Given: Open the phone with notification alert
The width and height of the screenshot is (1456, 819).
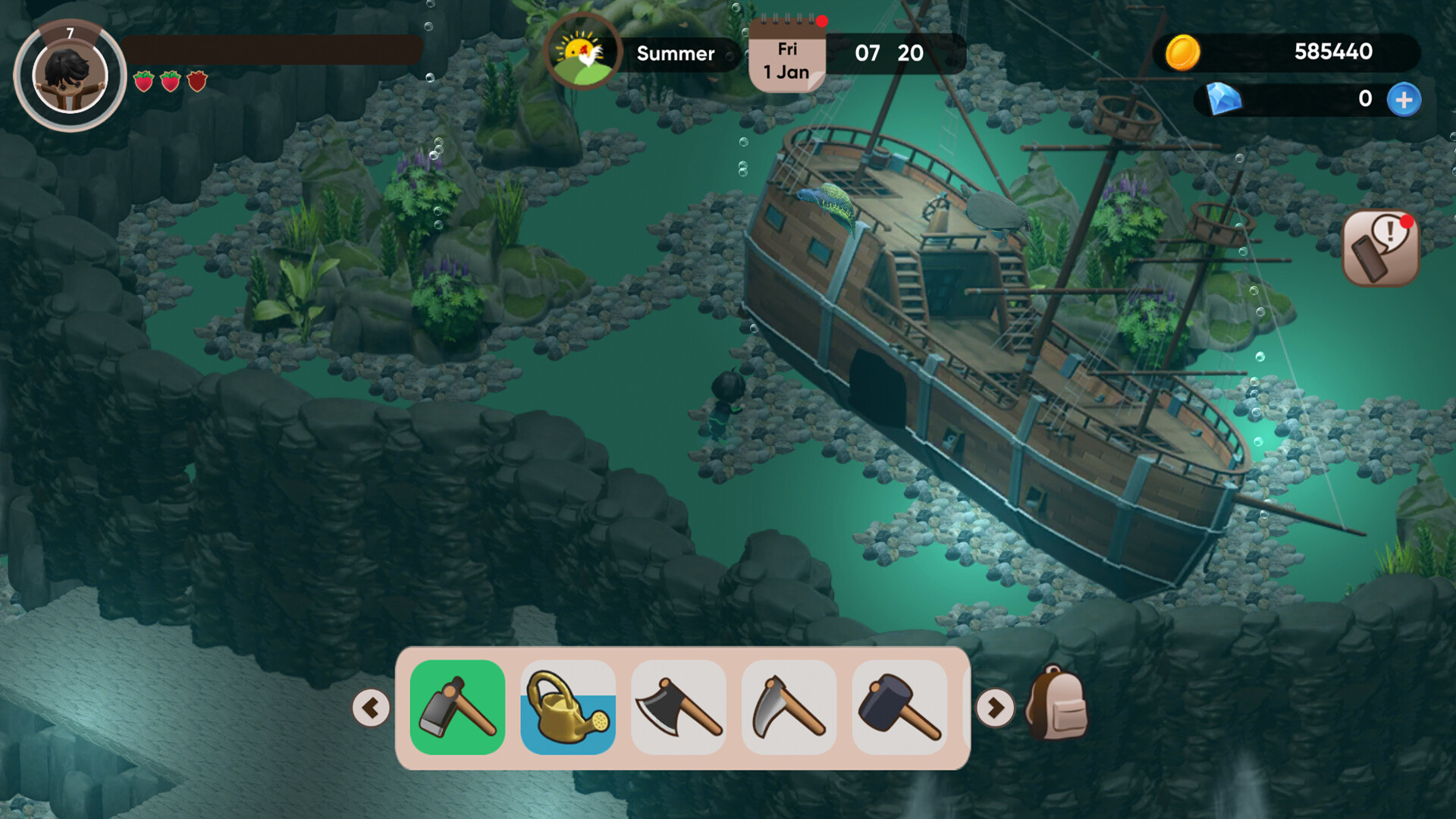Looking at the screenshot, I should coord(1382,249).
